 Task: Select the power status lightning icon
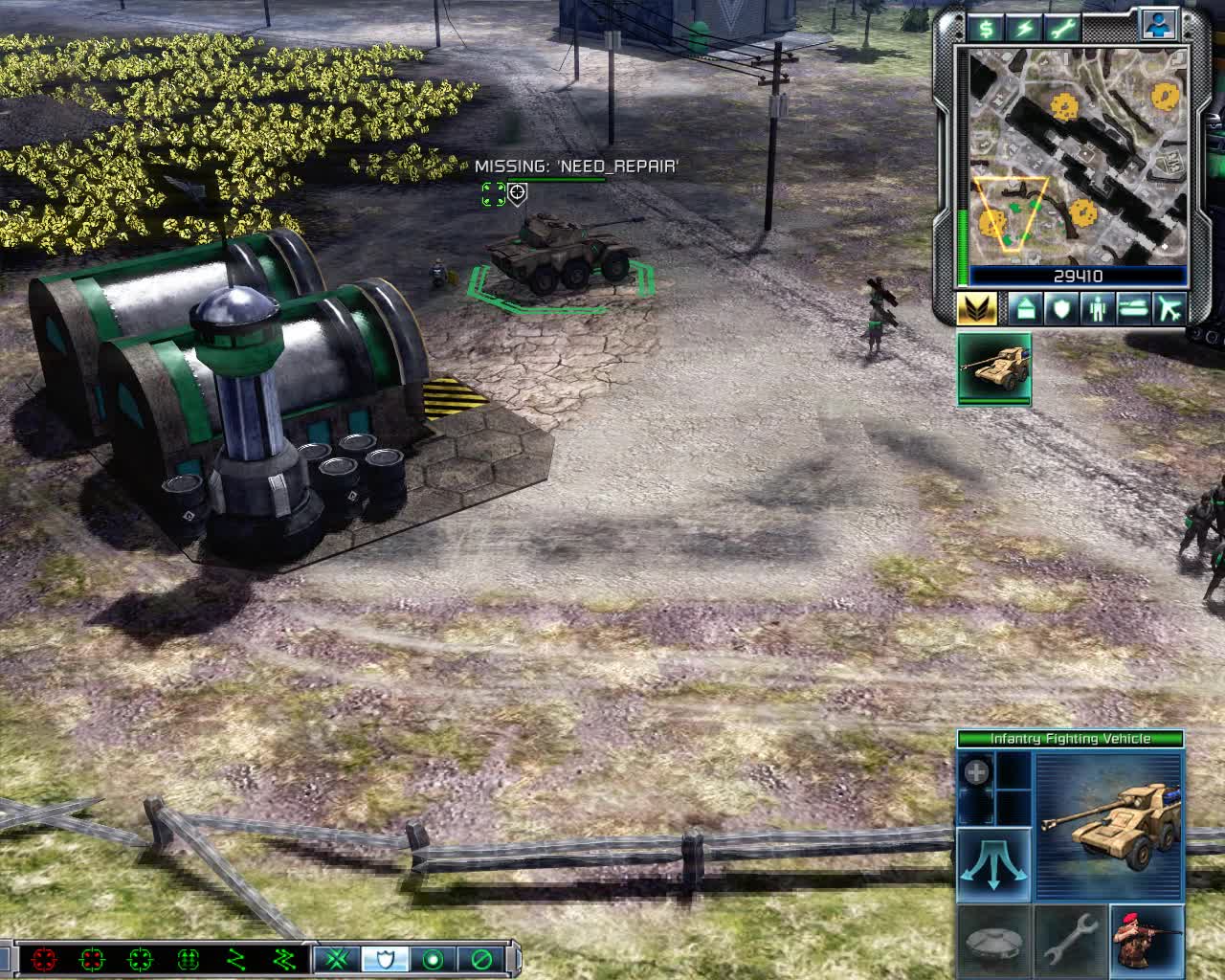(1025, 29)
